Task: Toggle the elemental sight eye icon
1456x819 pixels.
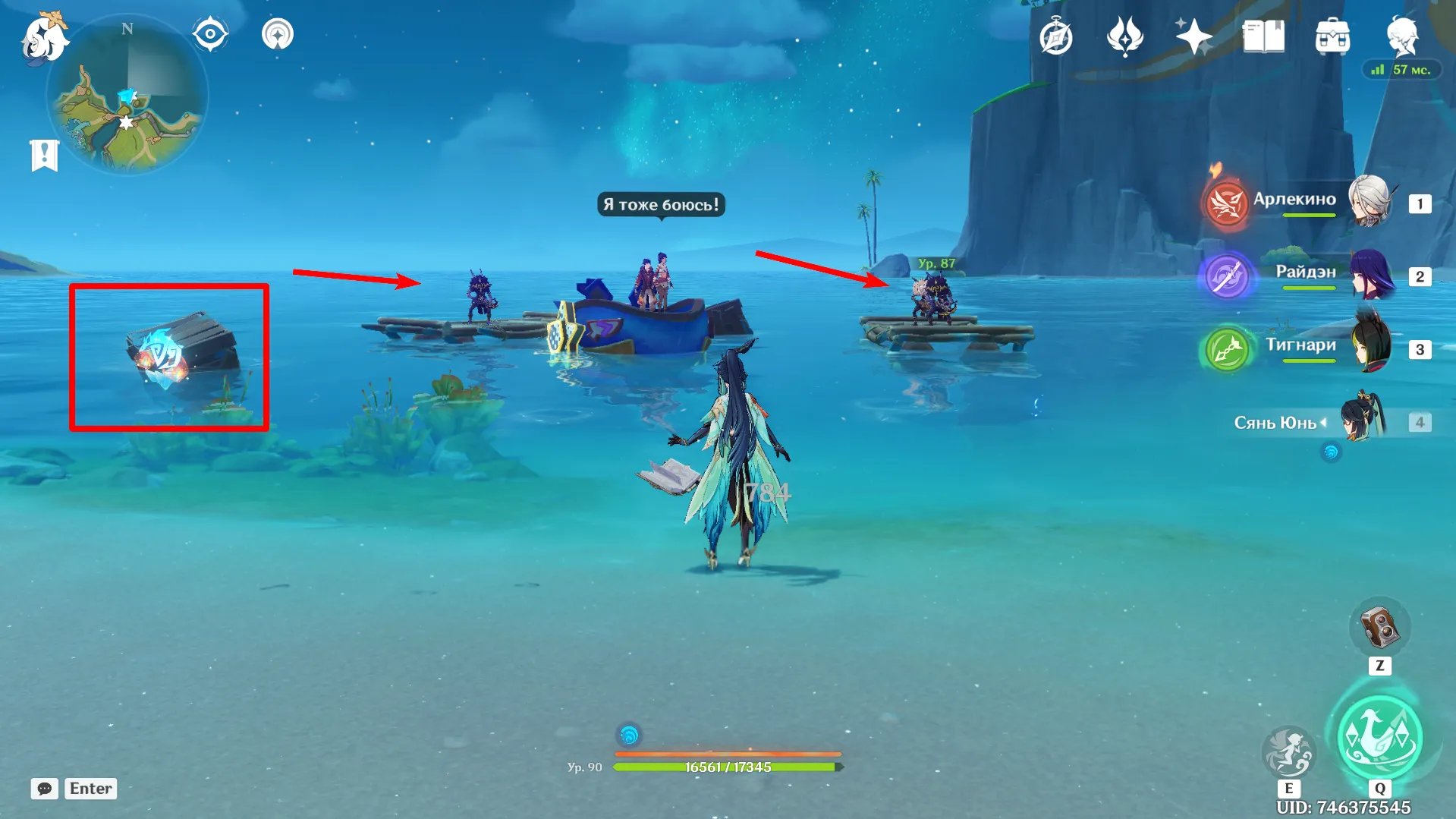Action: 210,34
